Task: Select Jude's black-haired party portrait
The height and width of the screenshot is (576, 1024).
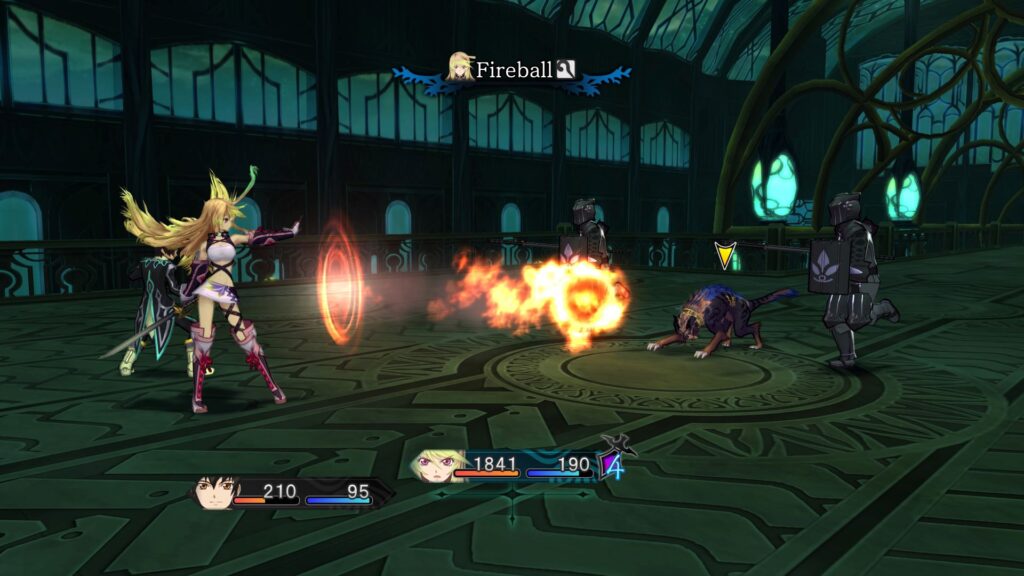Action: (x=216, y=491)
